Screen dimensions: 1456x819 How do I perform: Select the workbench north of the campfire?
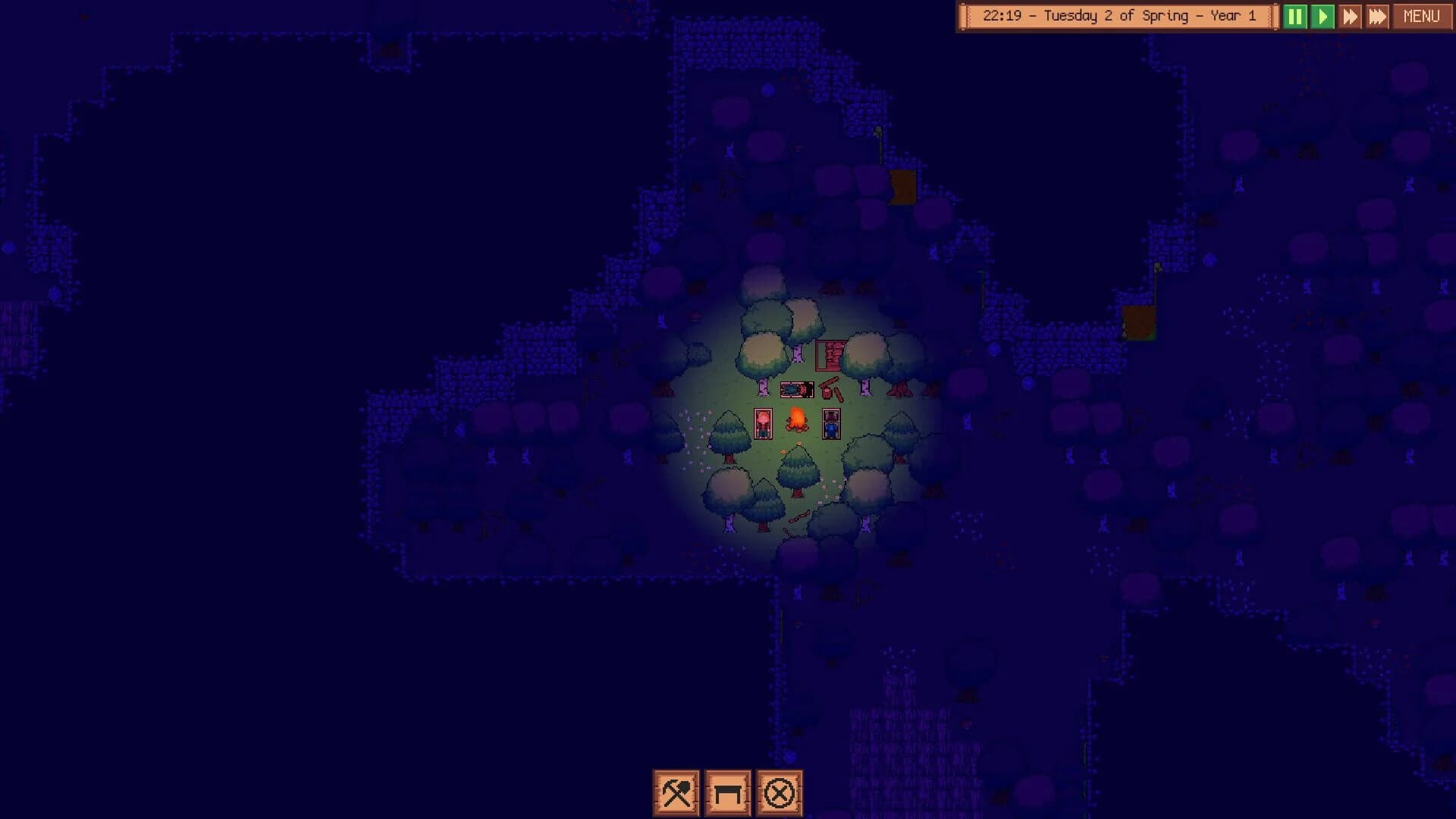pyautogui.click(x=796, y=389)
